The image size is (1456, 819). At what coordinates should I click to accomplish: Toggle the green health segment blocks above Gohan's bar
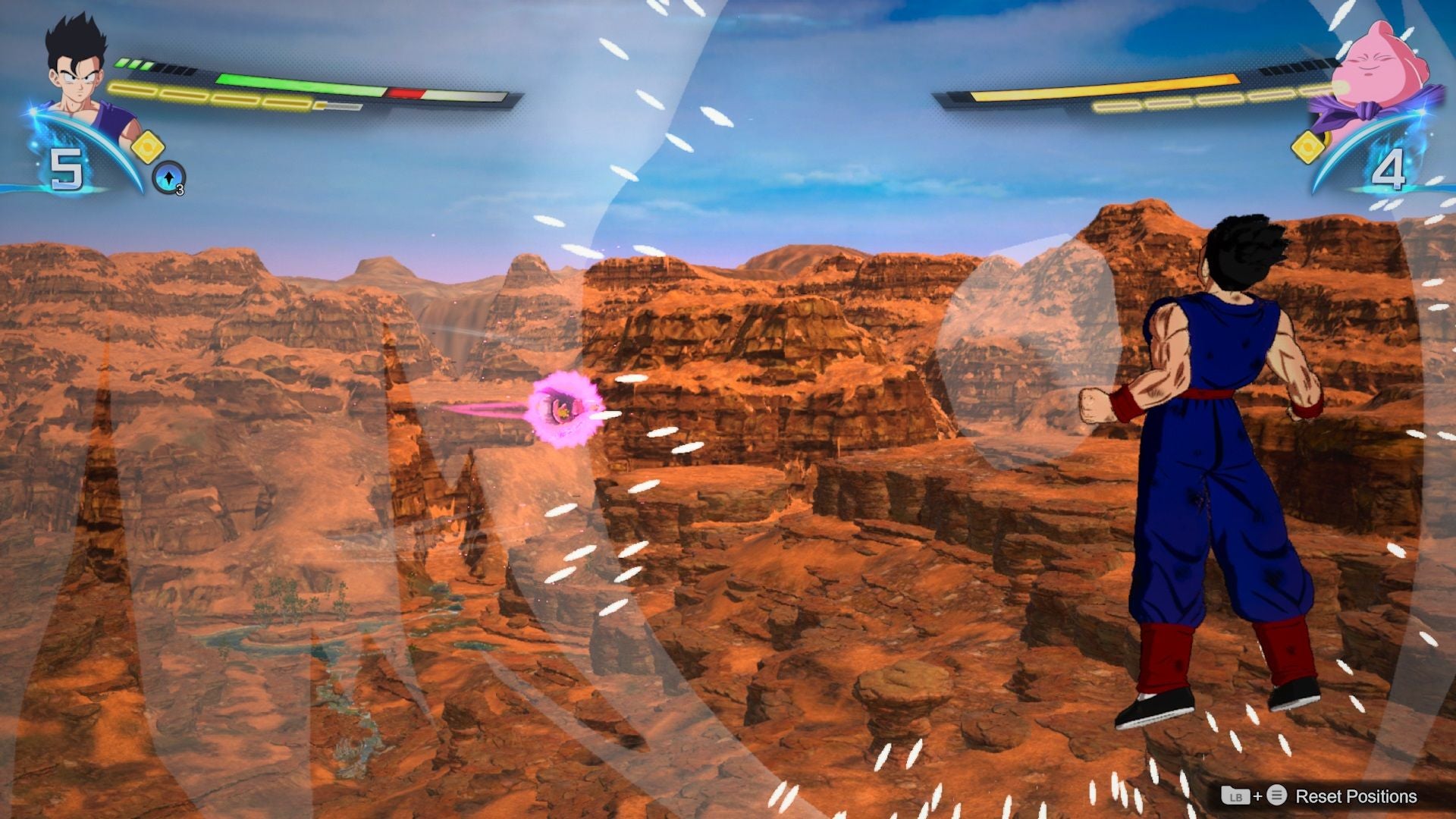[133, 65]
